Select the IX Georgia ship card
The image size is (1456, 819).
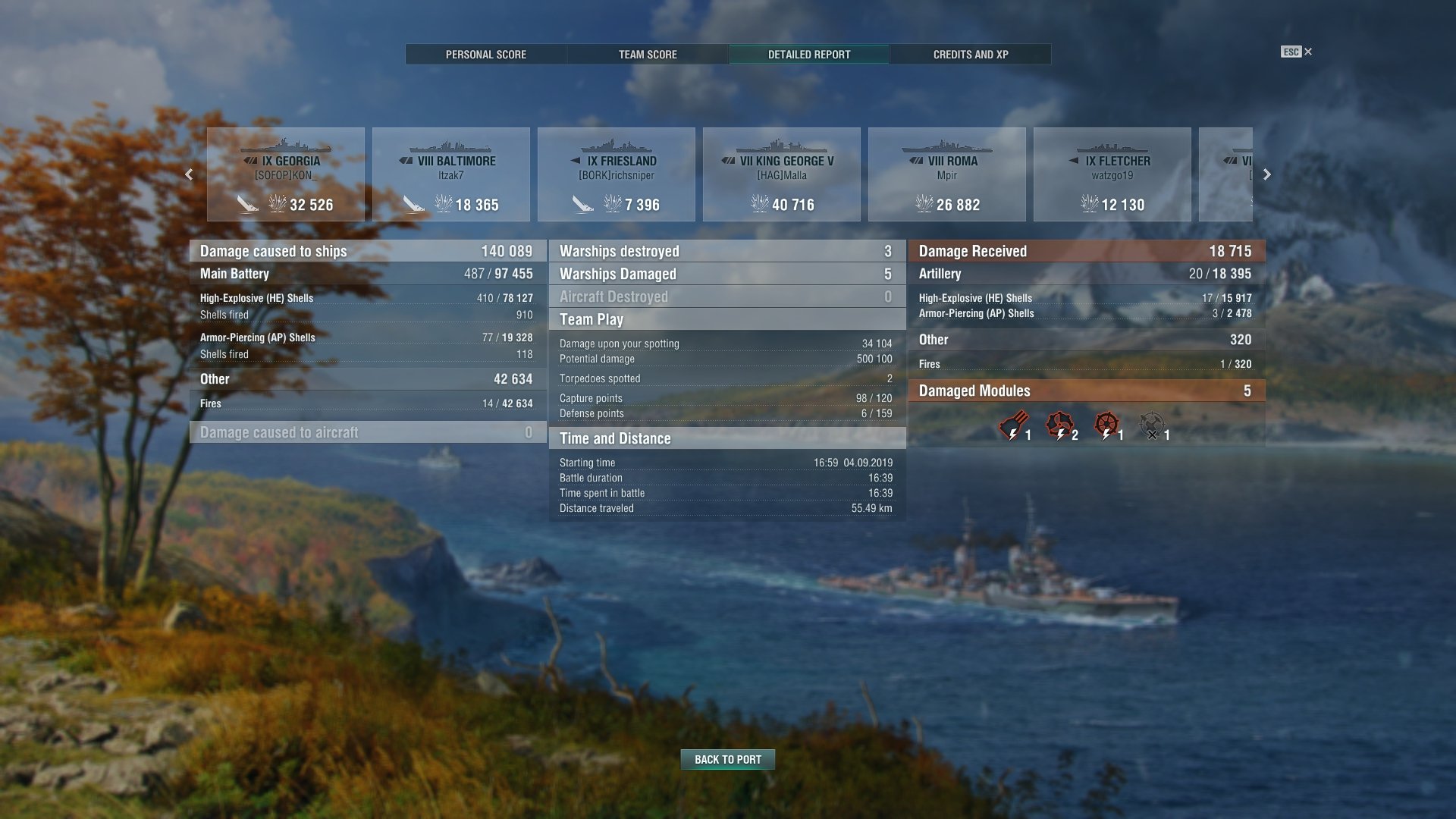[286, 174]
